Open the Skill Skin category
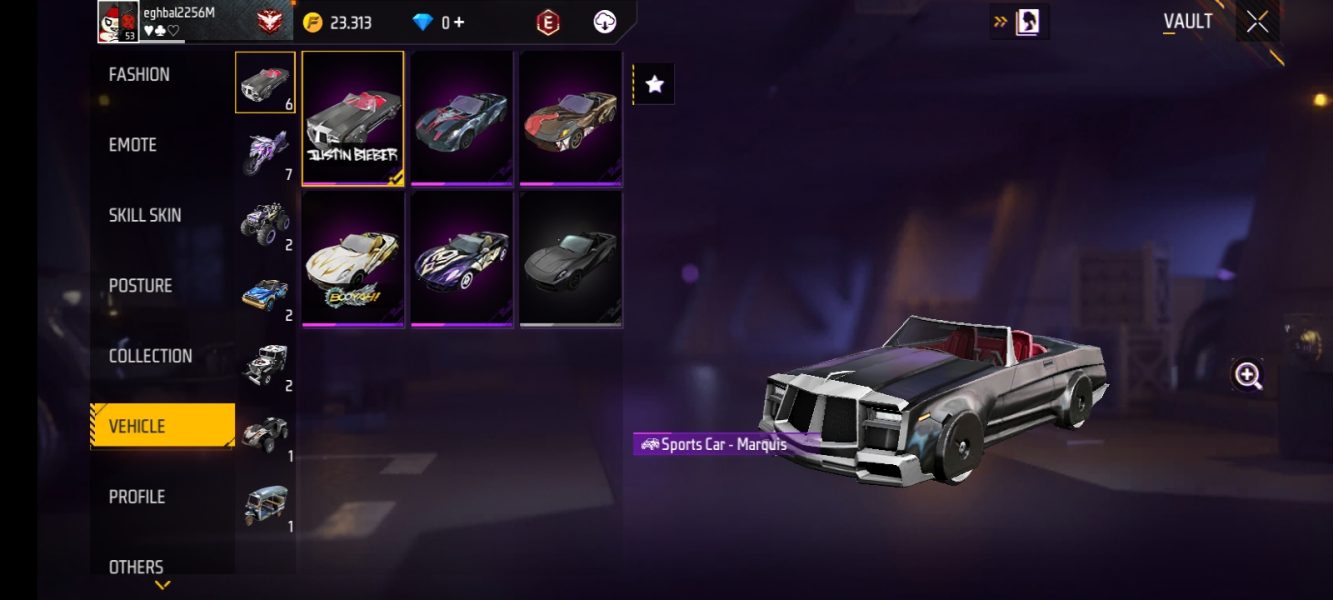The width and height of the screenshot is (1333, 600). point(145,215)
